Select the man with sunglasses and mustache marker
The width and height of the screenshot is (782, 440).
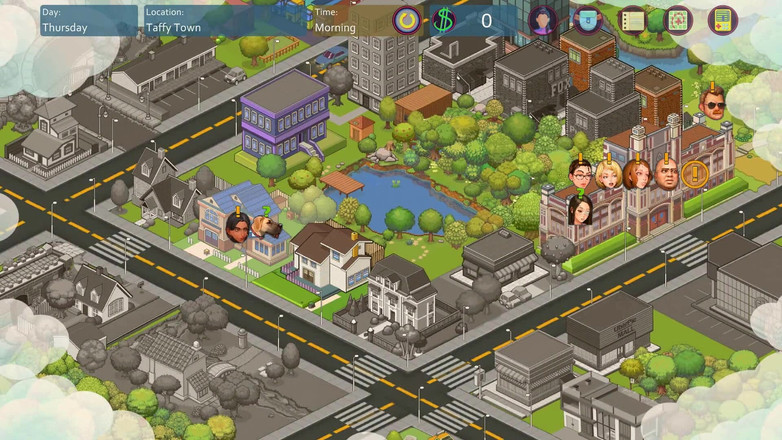coord(713,105)
